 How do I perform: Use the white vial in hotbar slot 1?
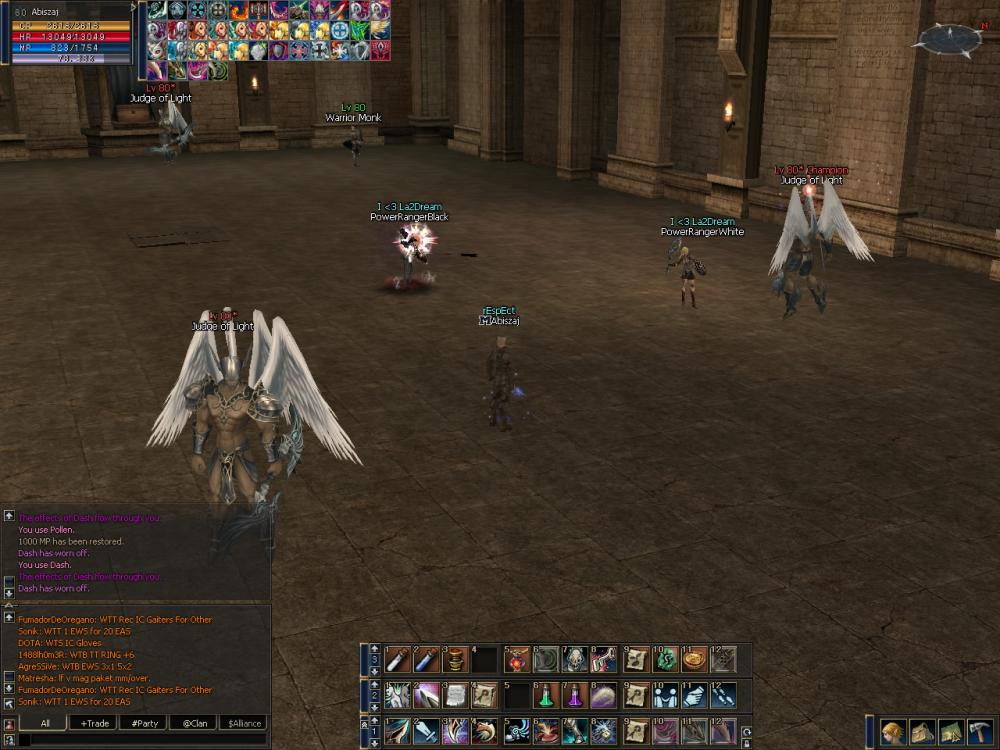[397, 659]
